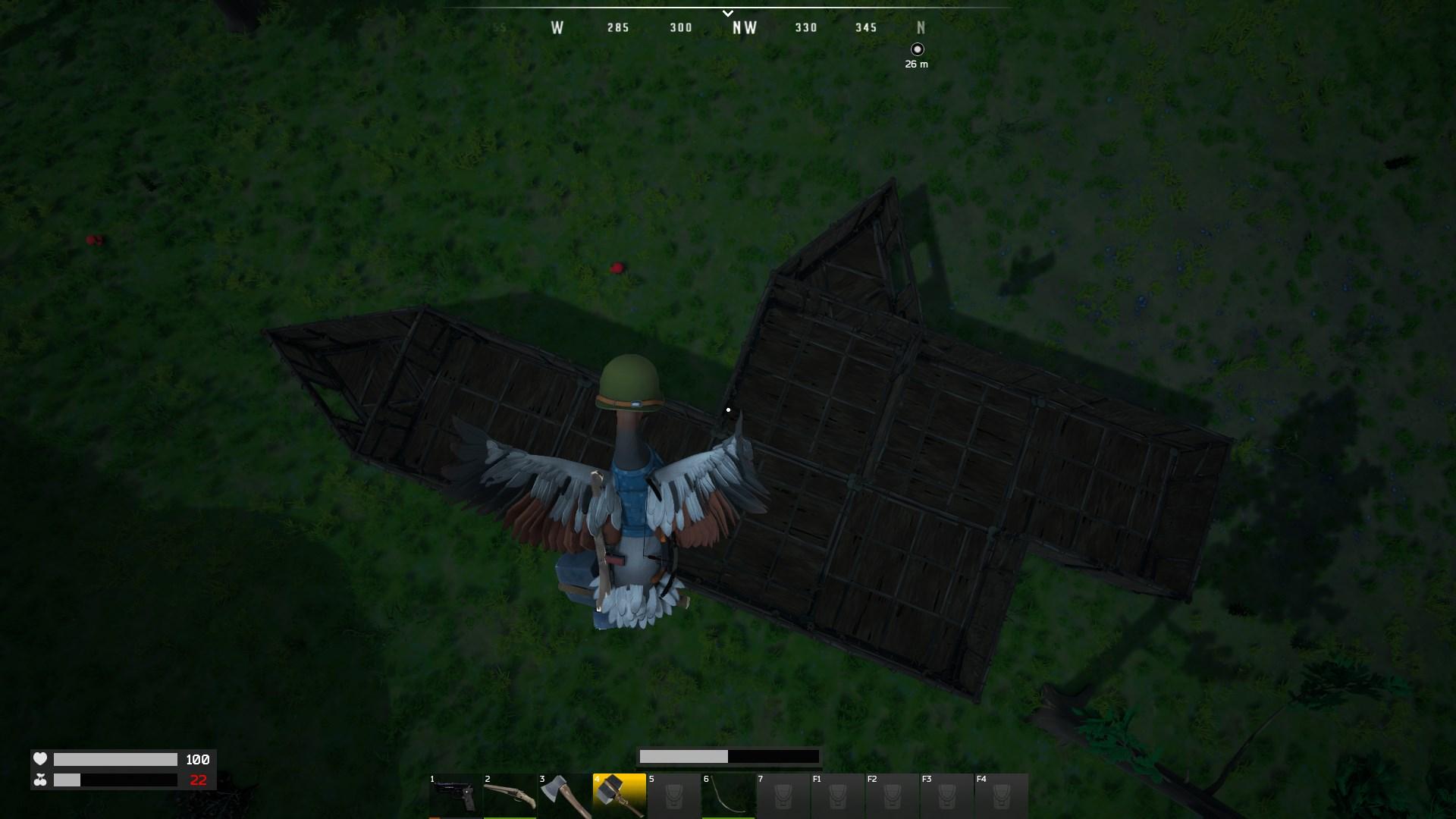Equip the sawed-off shotgun in slot 2
This screenshot has height=819, width=1456.
point(510,796)
